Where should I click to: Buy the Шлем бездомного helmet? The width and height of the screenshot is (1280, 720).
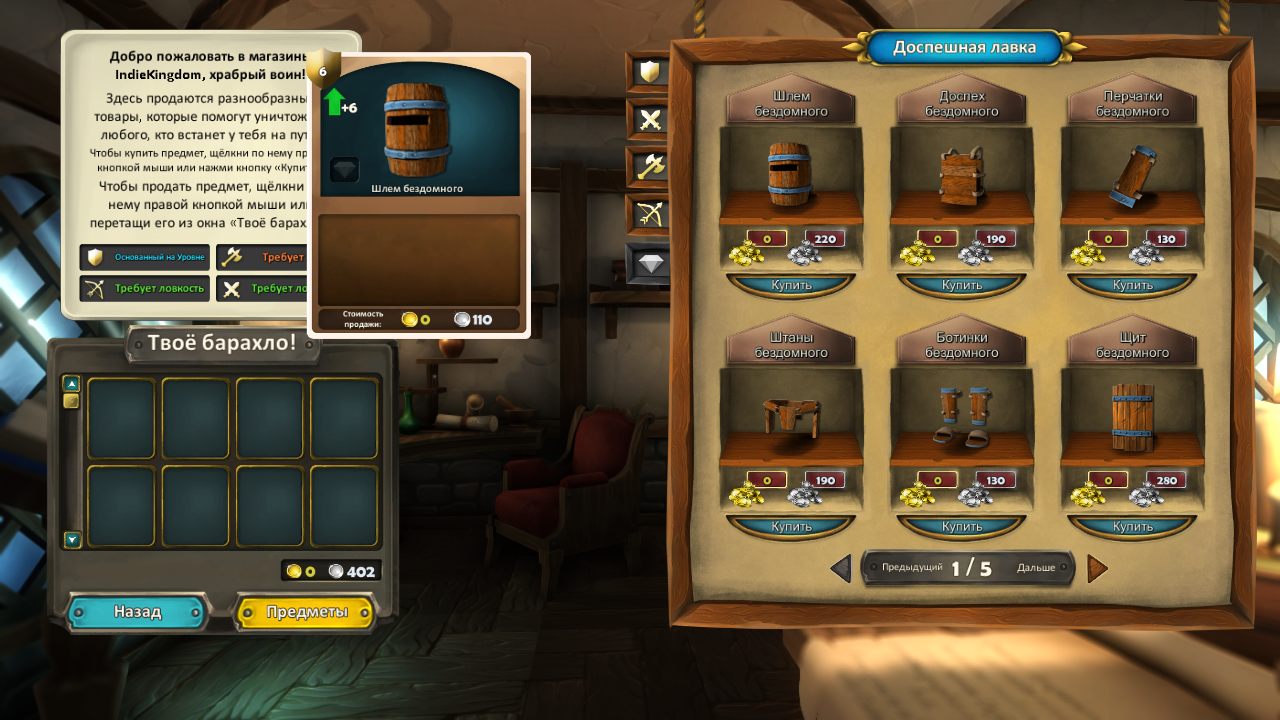click(x=790, y=285)
